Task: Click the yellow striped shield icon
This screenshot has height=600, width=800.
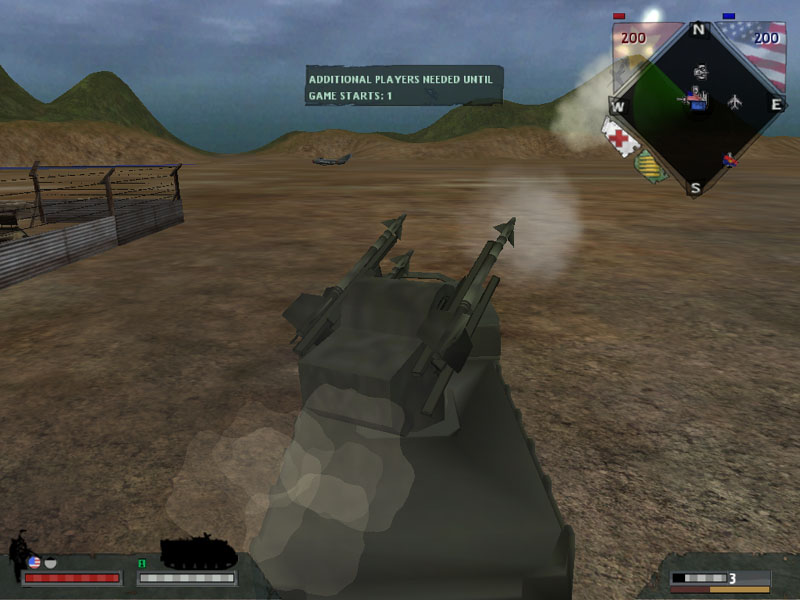Action: pos(652,163)
